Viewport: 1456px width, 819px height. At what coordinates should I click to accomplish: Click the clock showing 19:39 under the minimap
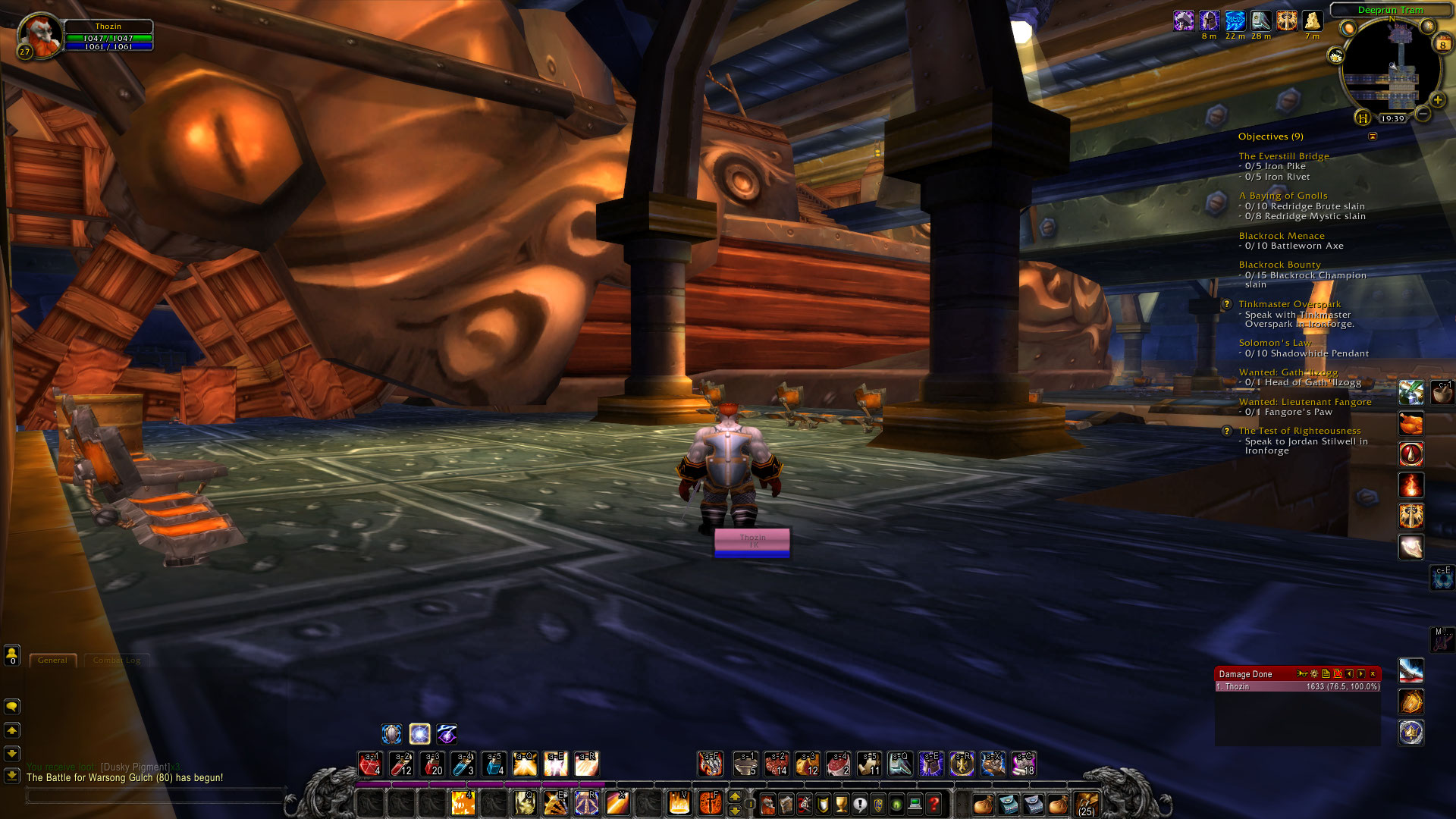coord(1393,118)
